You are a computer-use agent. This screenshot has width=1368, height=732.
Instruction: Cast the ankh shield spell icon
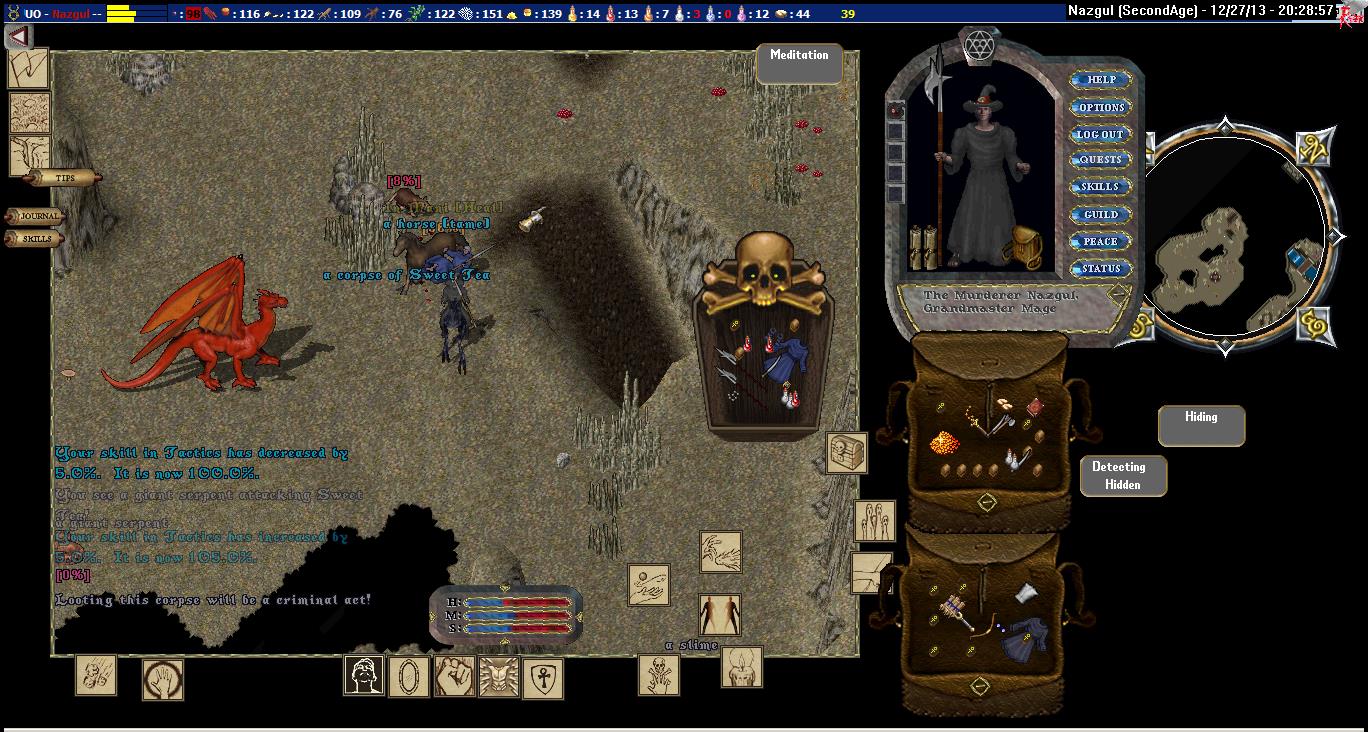(x=543, y=677)
